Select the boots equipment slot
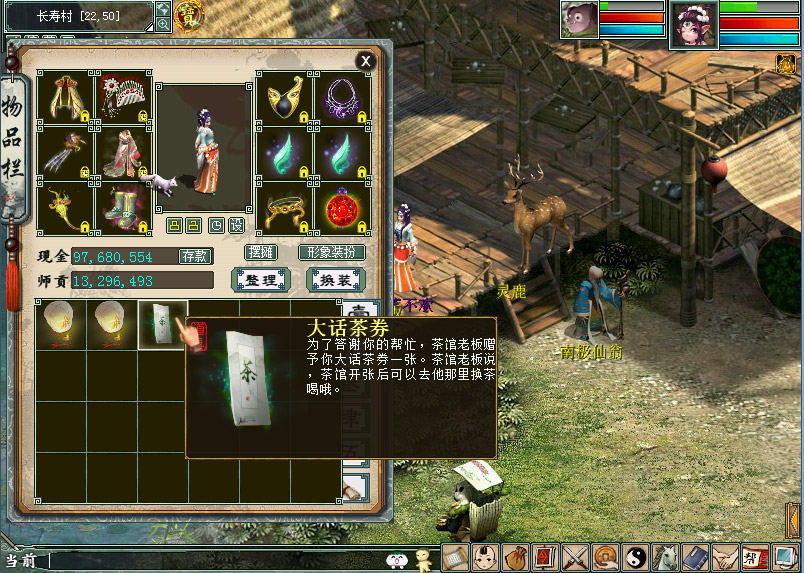 coord(124,210)
